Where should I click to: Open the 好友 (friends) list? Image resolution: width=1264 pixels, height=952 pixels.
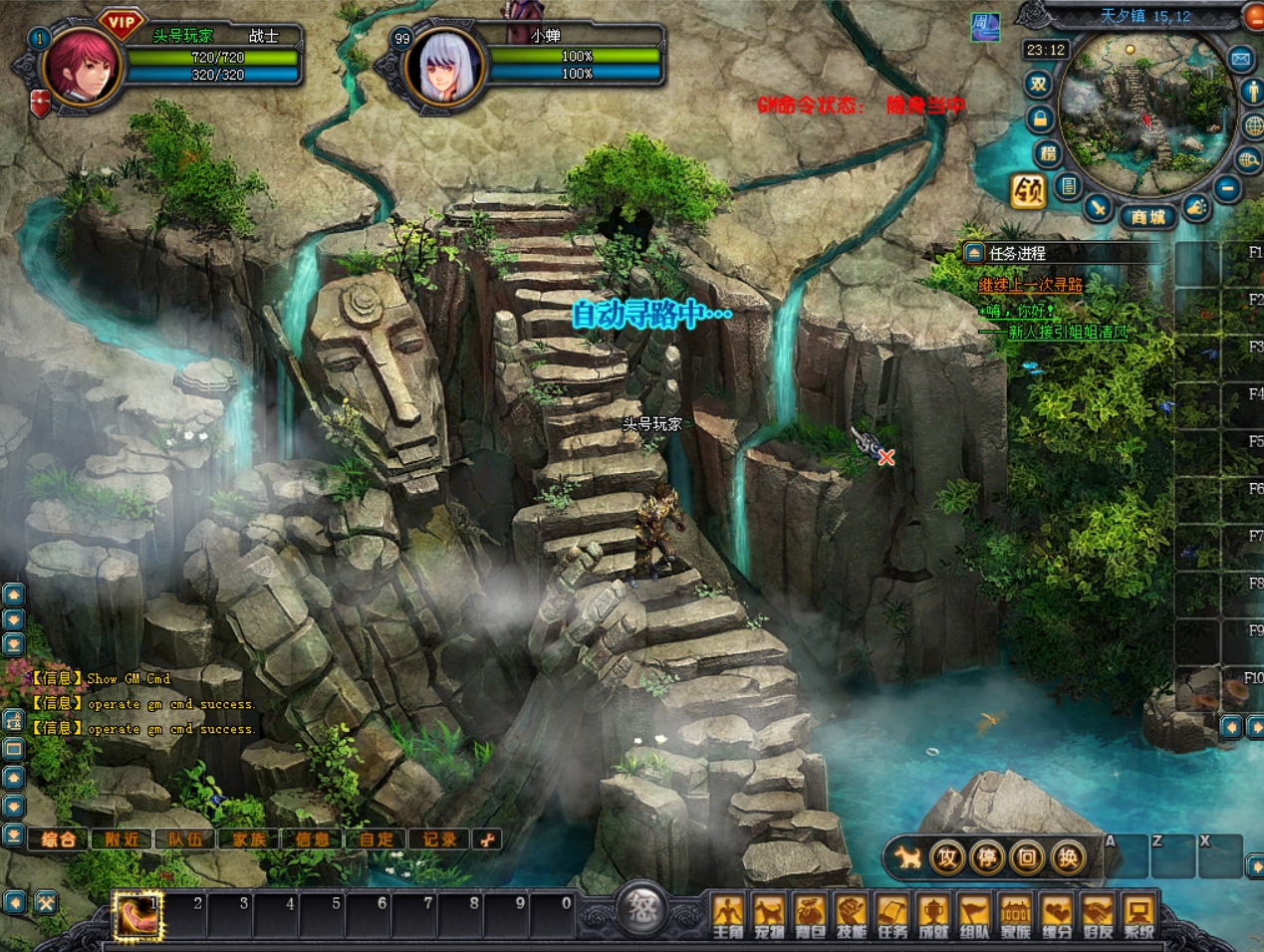point(1098,915)
